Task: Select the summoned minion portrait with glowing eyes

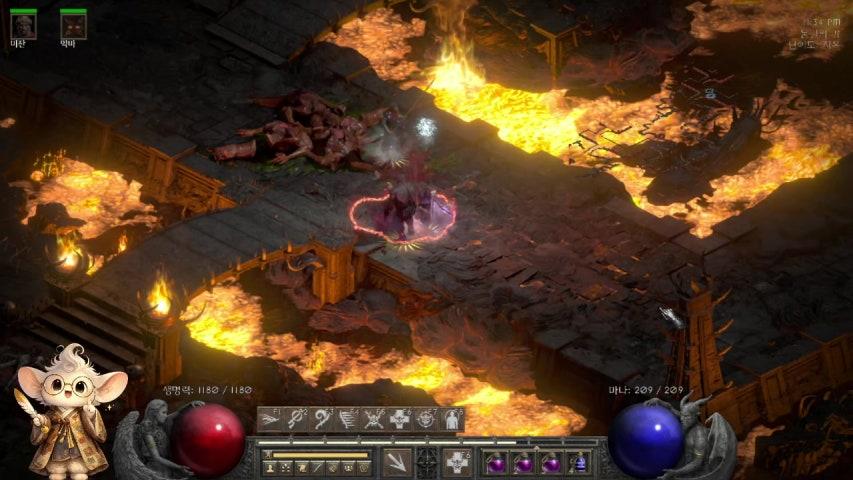Action: 73,26
